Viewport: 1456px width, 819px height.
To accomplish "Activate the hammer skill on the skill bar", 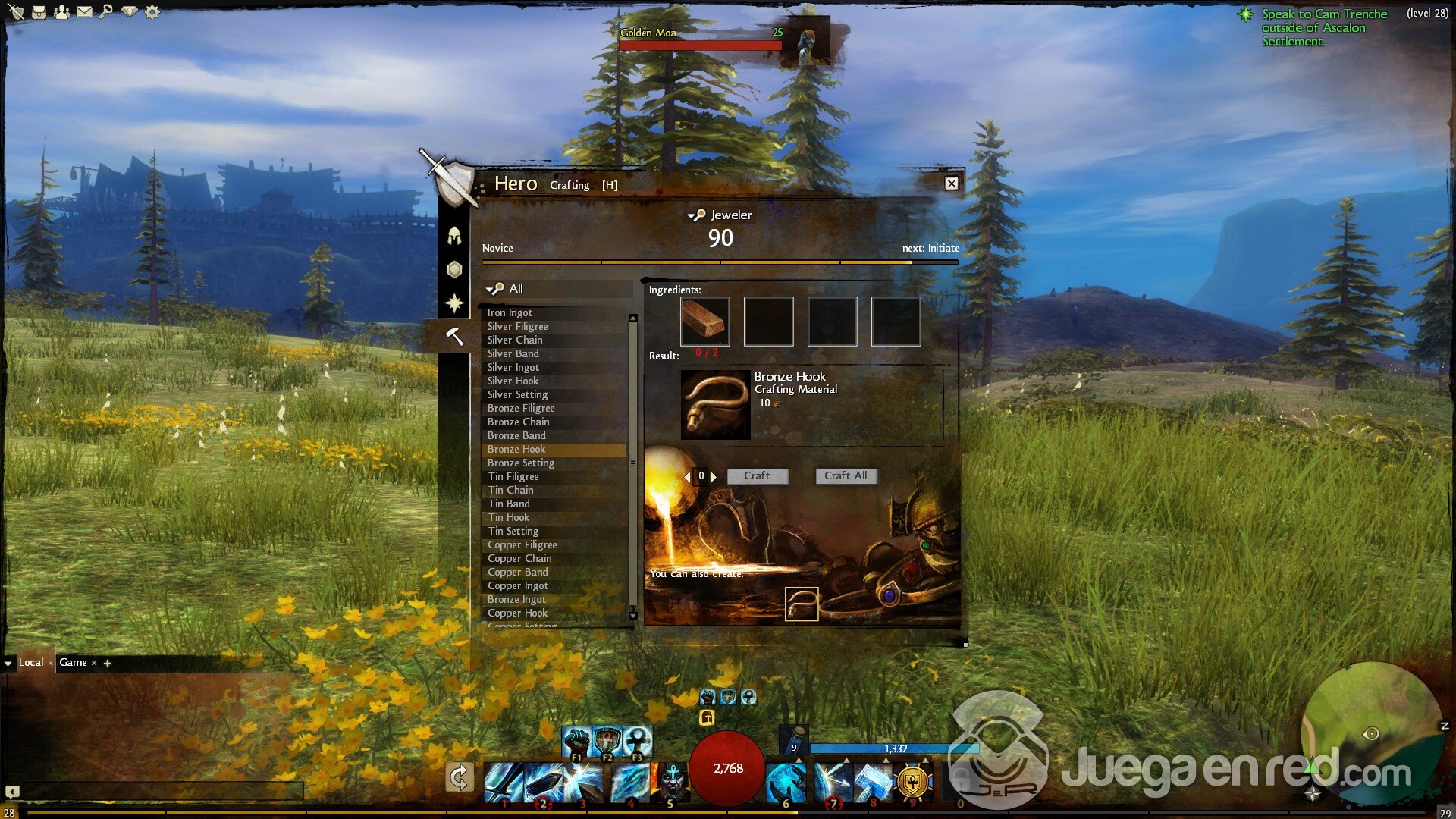I will tap(871, 782).
